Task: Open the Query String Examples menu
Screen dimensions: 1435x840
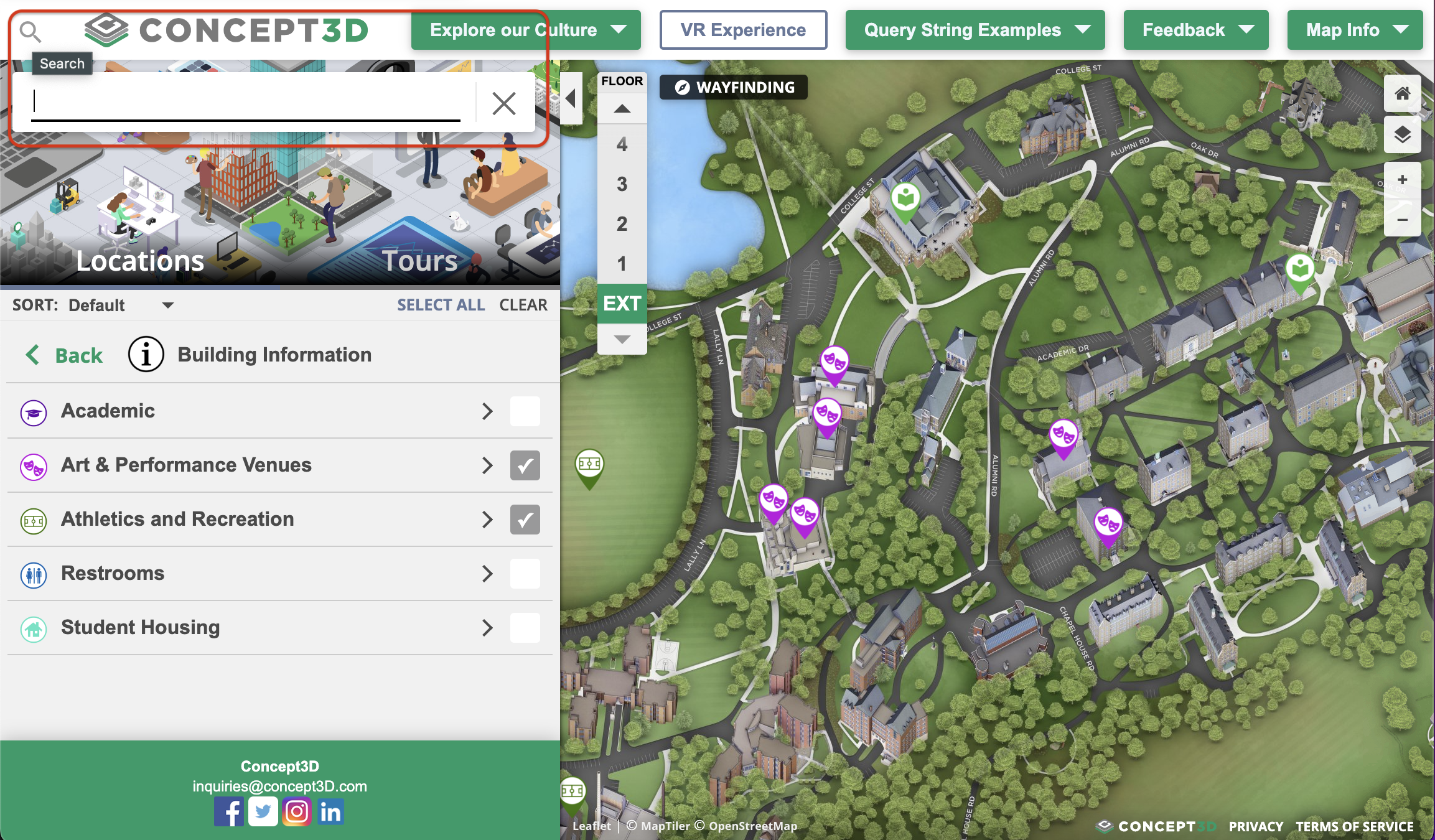Action: 975,30
